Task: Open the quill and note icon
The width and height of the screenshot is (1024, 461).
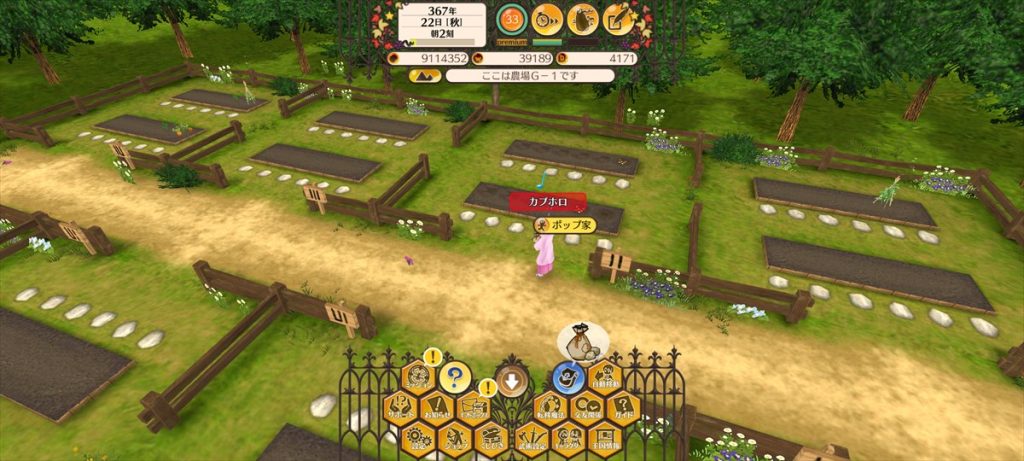Action: (x=619, y=19)
